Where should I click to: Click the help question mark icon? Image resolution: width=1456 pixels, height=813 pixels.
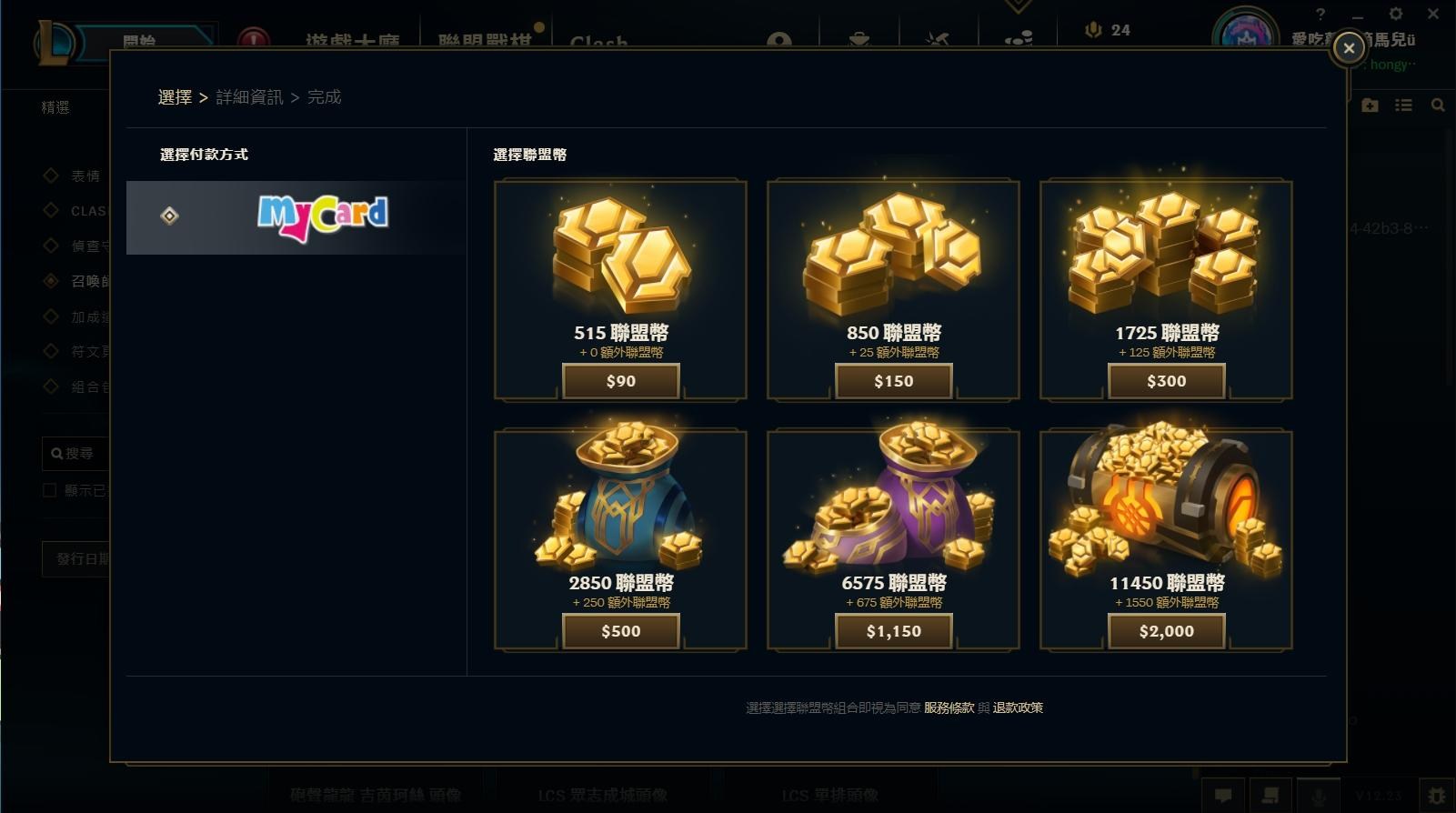pyautogui.click(x=1321, y=14)
